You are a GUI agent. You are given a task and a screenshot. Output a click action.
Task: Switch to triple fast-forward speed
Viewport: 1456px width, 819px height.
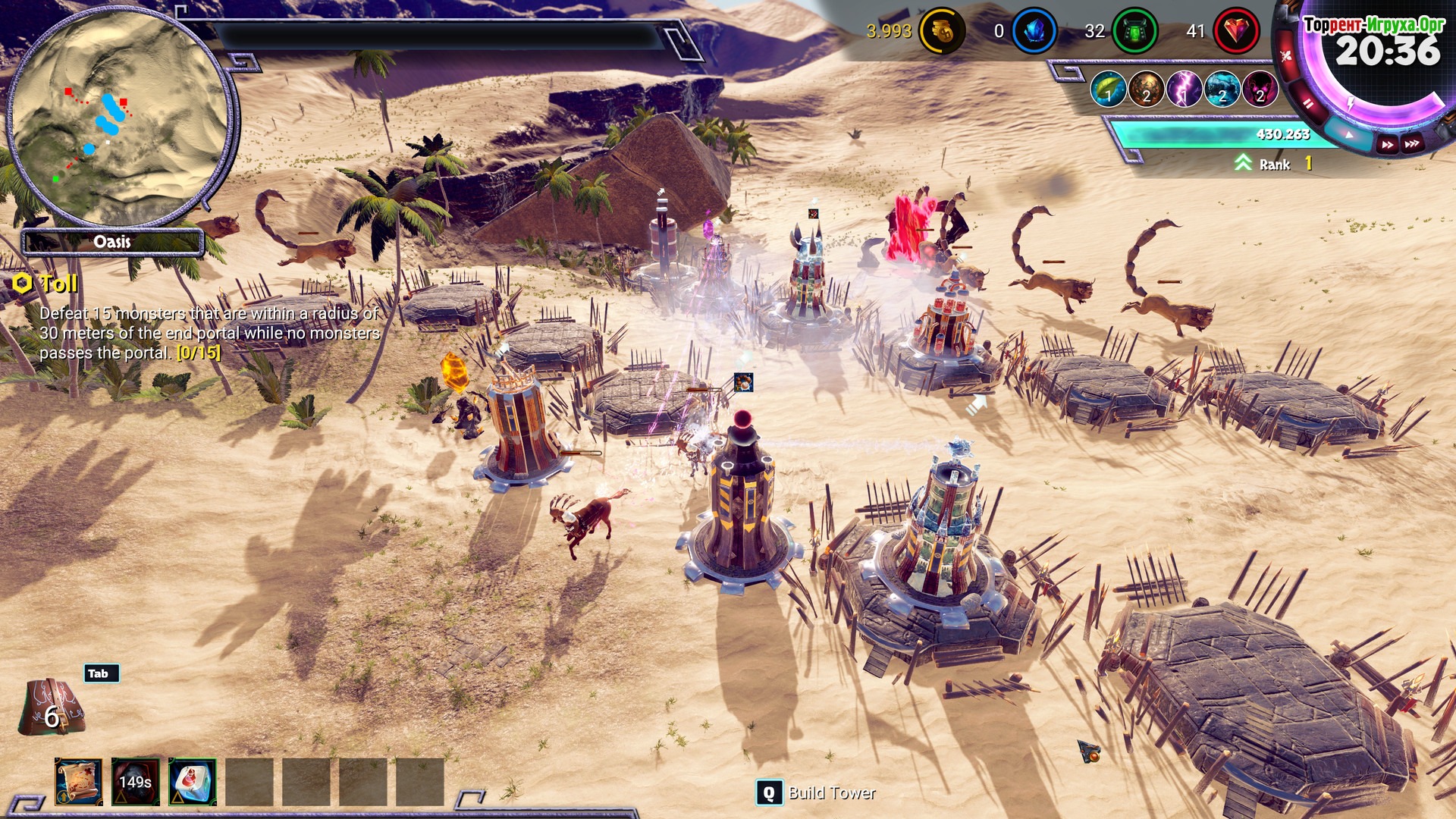(1411, 144)
